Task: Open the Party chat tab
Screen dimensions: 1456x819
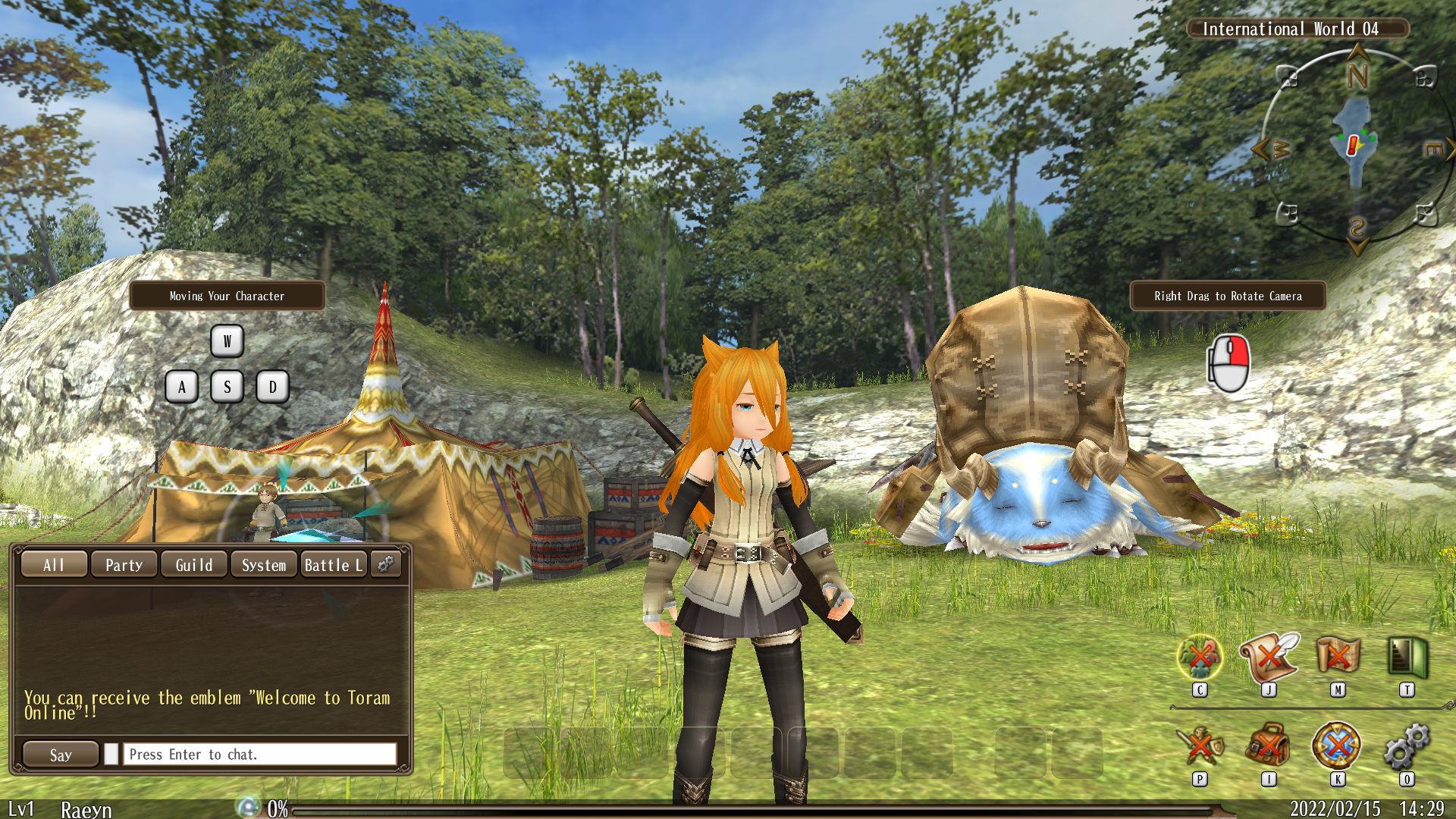Action: [124, 565]
